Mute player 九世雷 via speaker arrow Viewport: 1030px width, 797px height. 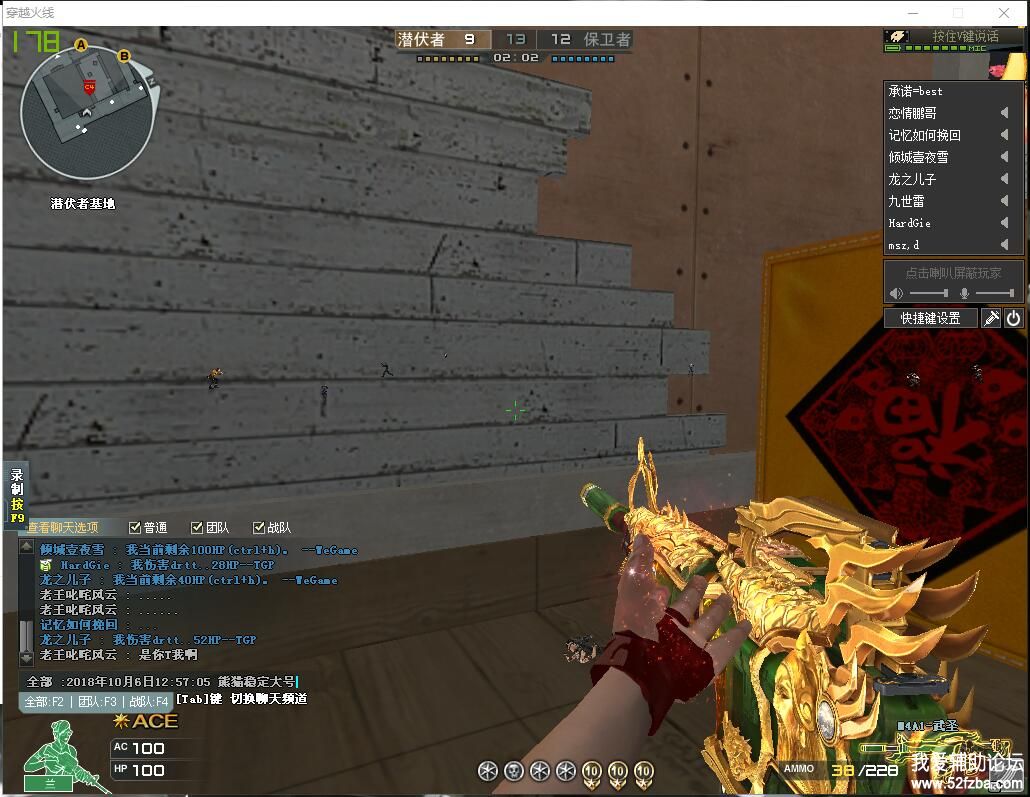[1004, 201]
